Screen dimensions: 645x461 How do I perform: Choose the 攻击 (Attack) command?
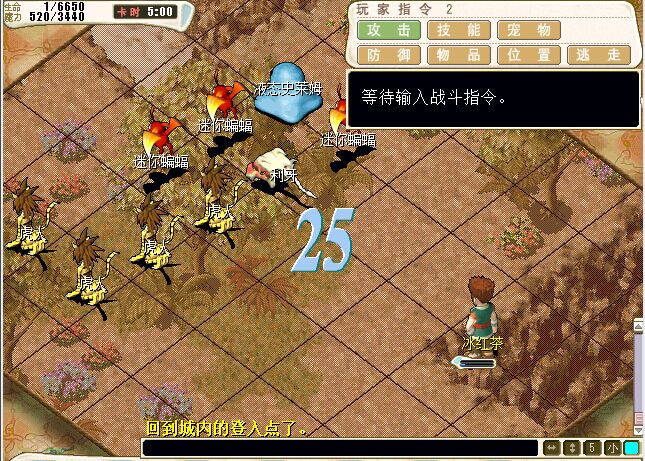(x=388, y=29)
